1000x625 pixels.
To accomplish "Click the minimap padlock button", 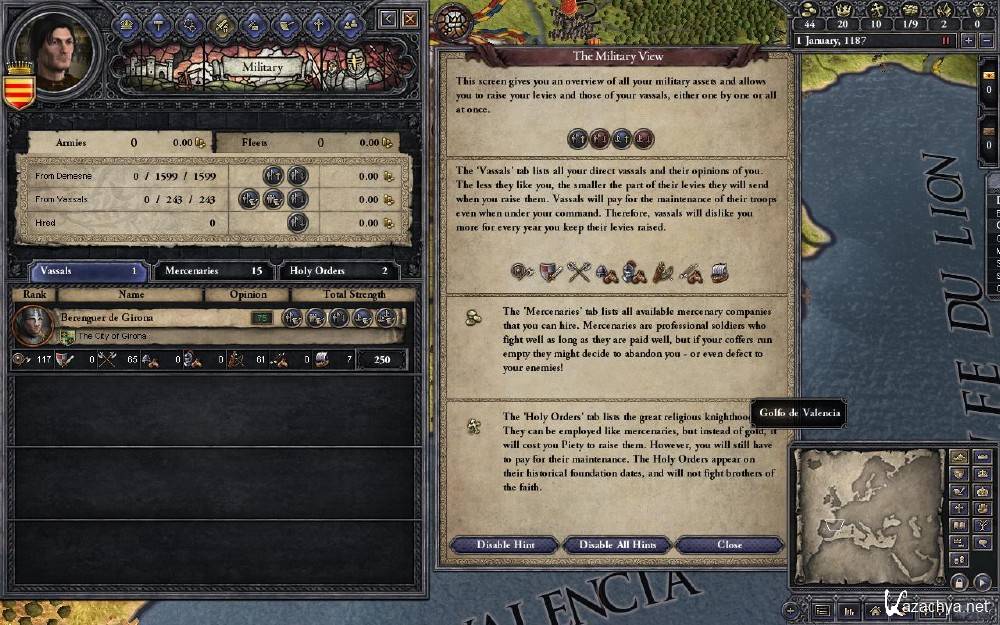I will click(x=958, y=583).
